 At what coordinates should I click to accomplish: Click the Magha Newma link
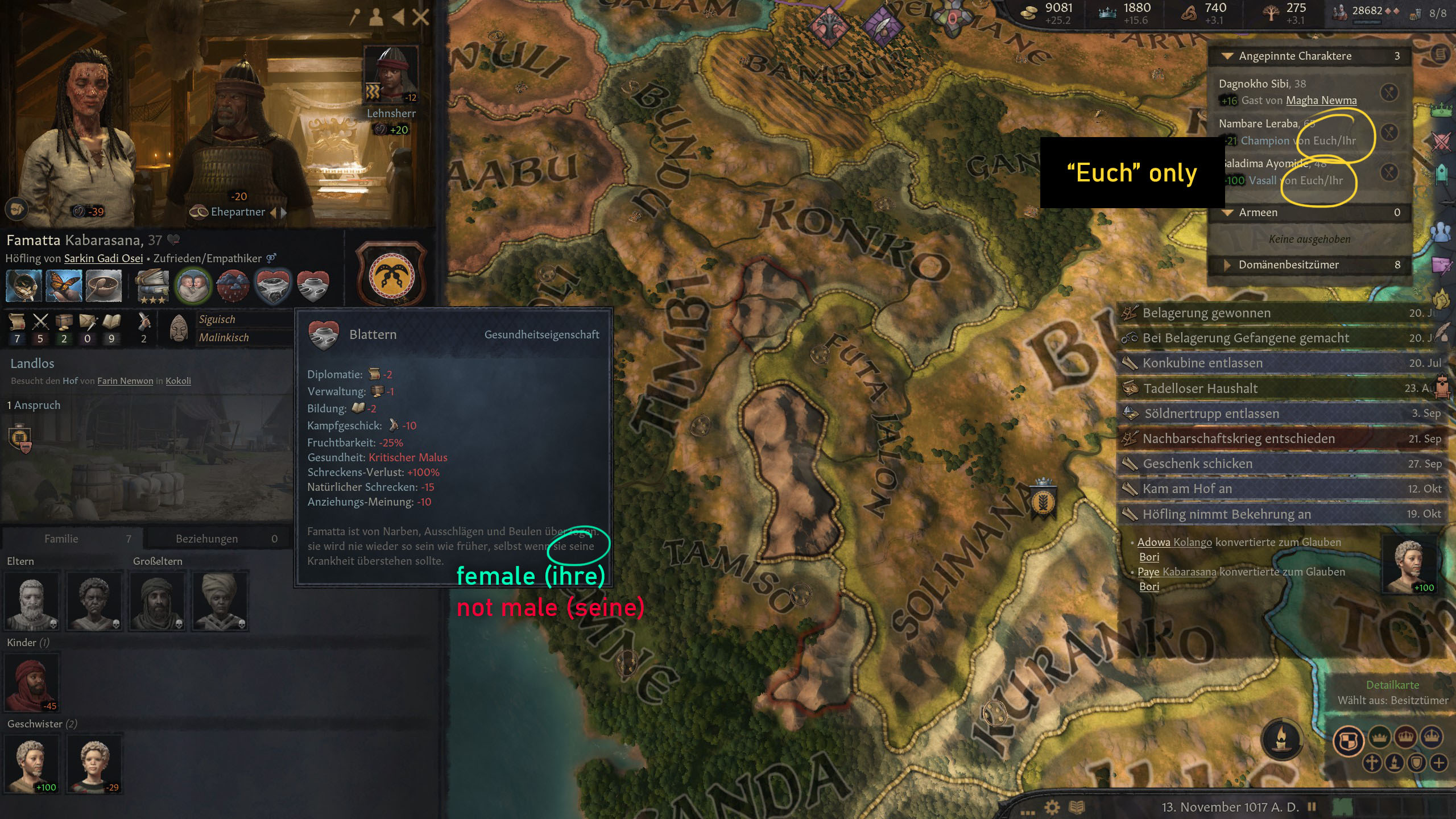click(x=1322, y=100)
